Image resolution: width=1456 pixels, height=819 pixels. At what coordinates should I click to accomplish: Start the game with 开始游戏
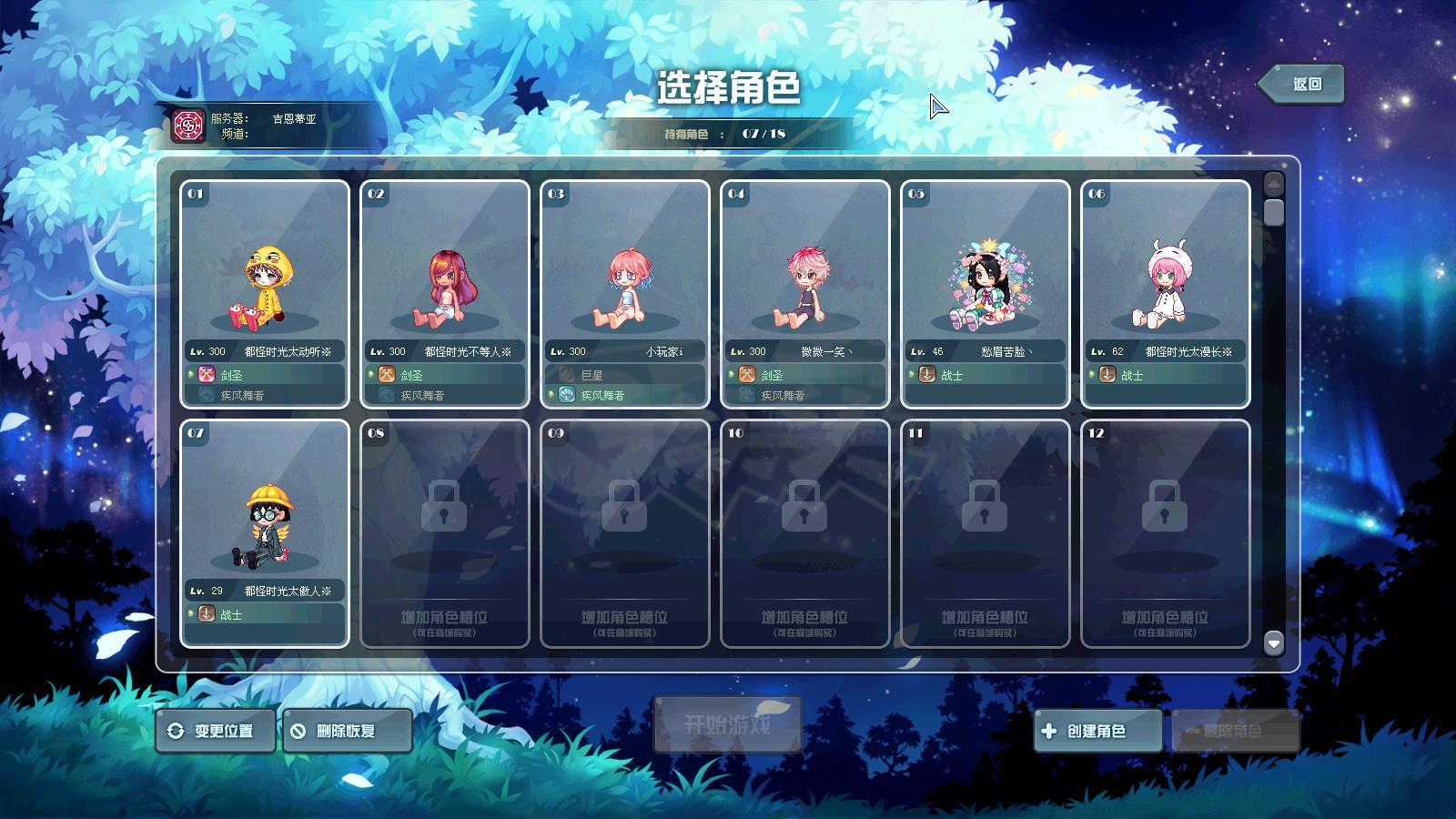click(x=727, y=725)
